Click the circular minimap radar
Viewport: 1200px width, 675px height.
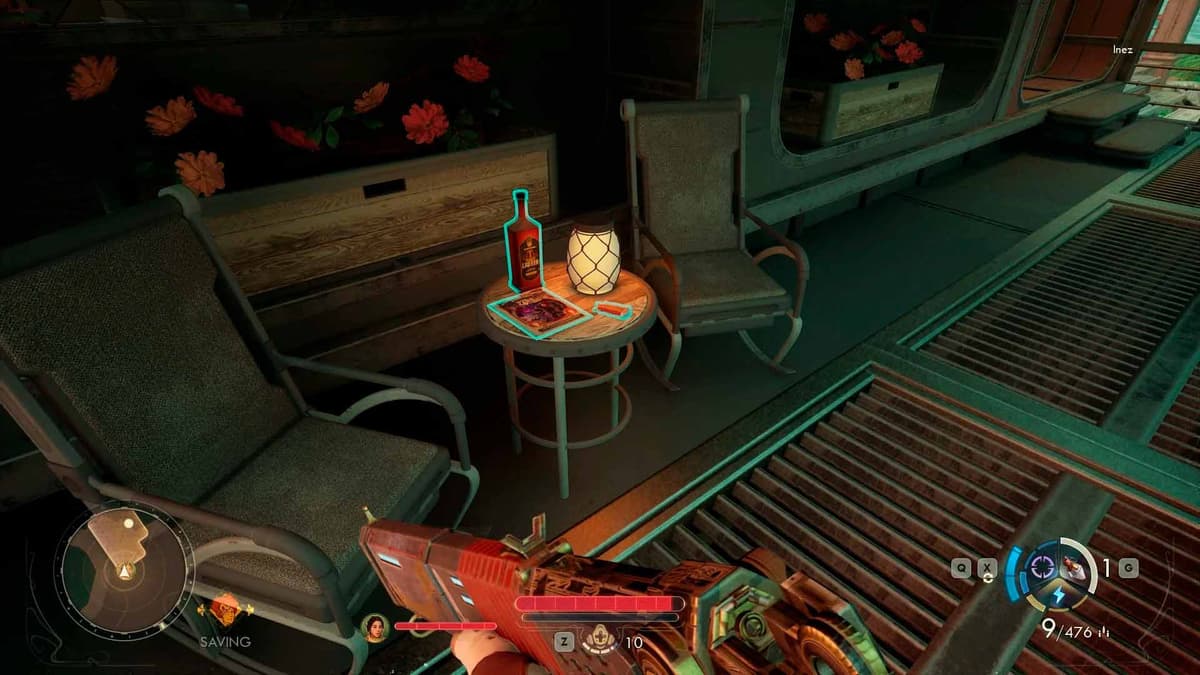pos(123,569)
